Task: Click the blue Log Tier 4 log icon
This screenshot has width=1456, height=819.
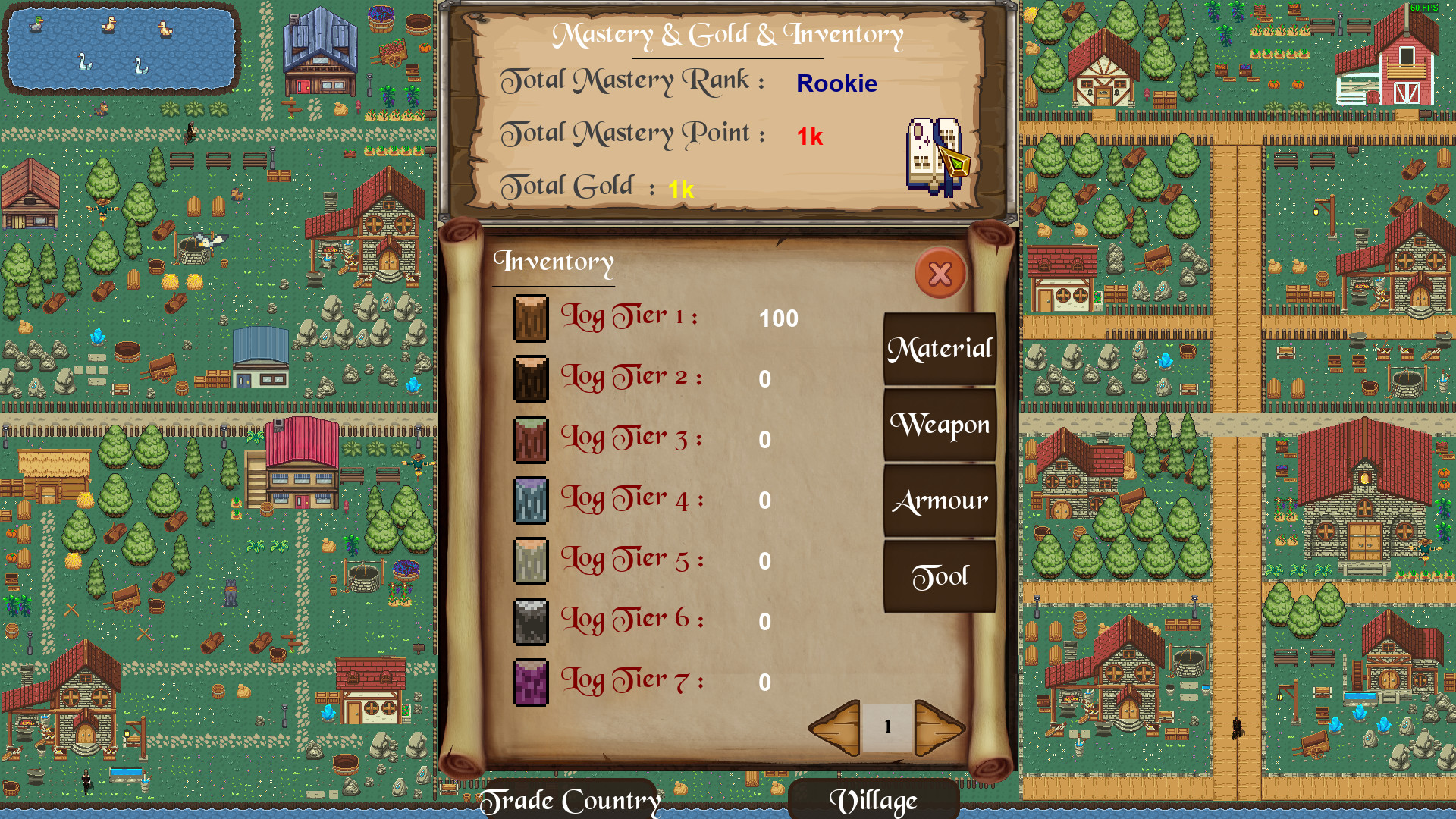Action: coord(529,498)
